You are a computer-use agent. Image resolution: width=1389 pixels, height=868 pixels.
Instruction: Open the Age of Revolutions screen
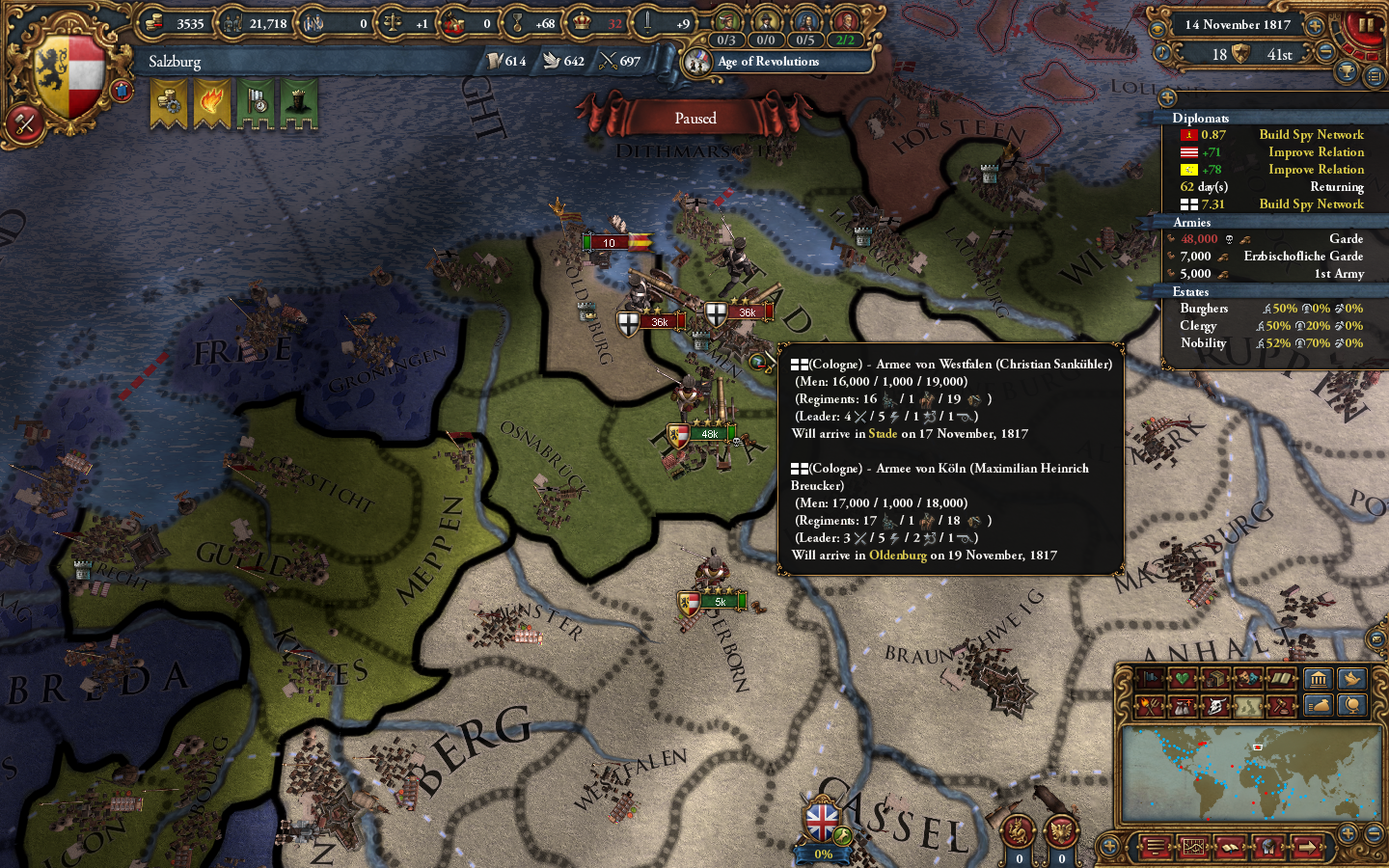pos(767,63)
